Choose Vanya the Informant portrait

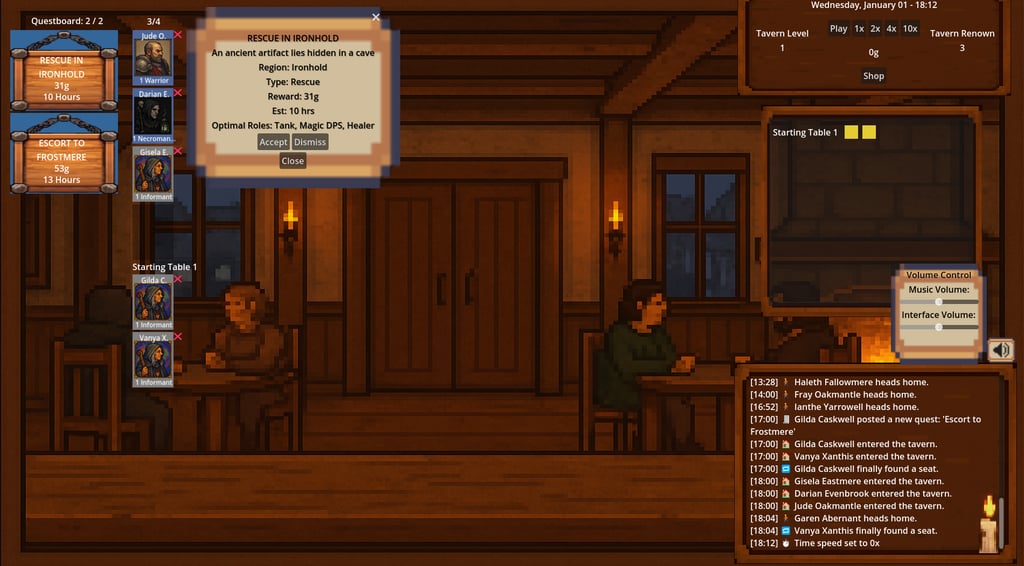(153, 360)
